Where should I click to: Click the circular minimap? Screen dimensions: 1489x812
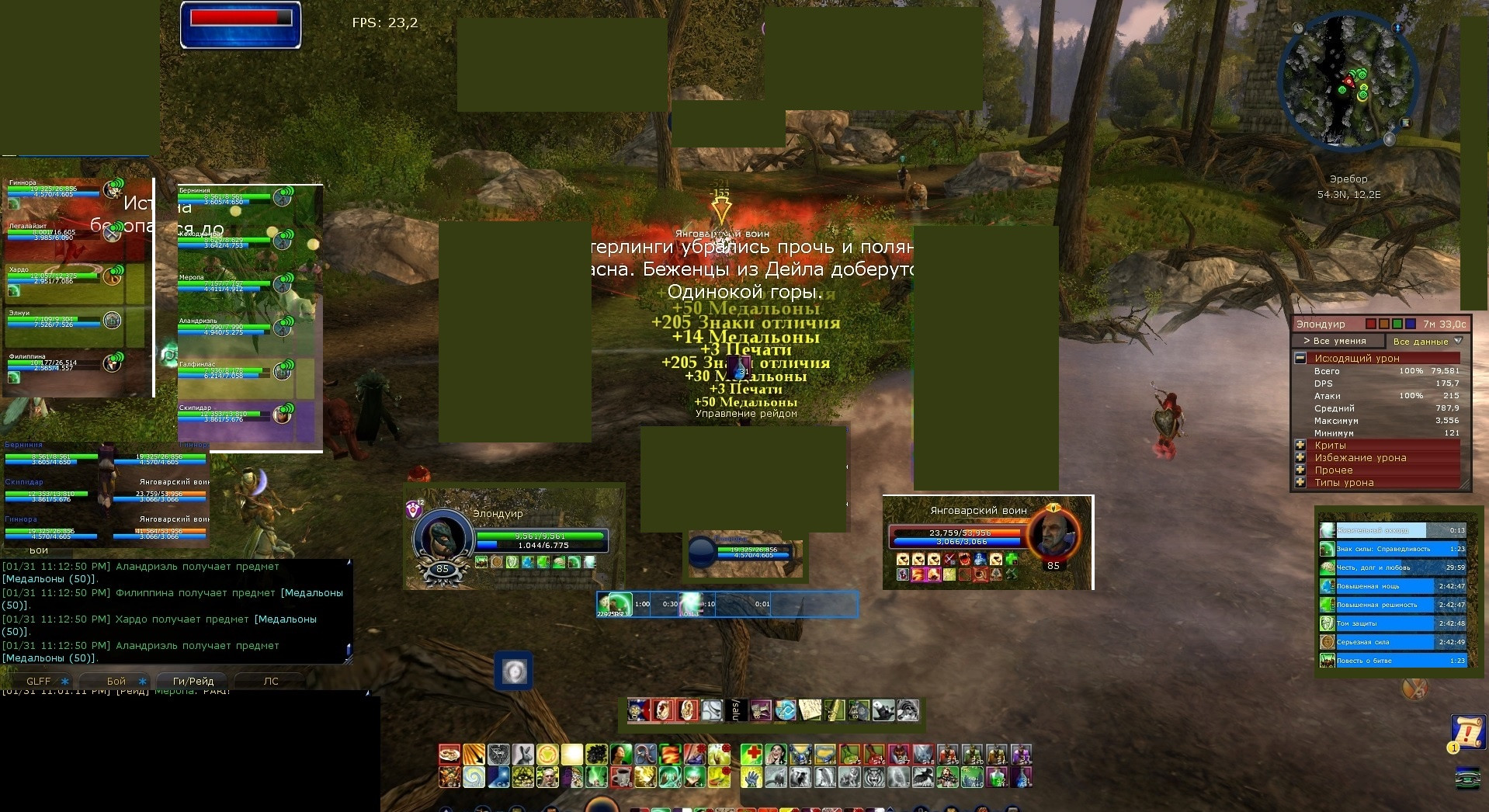[1348, 81]
